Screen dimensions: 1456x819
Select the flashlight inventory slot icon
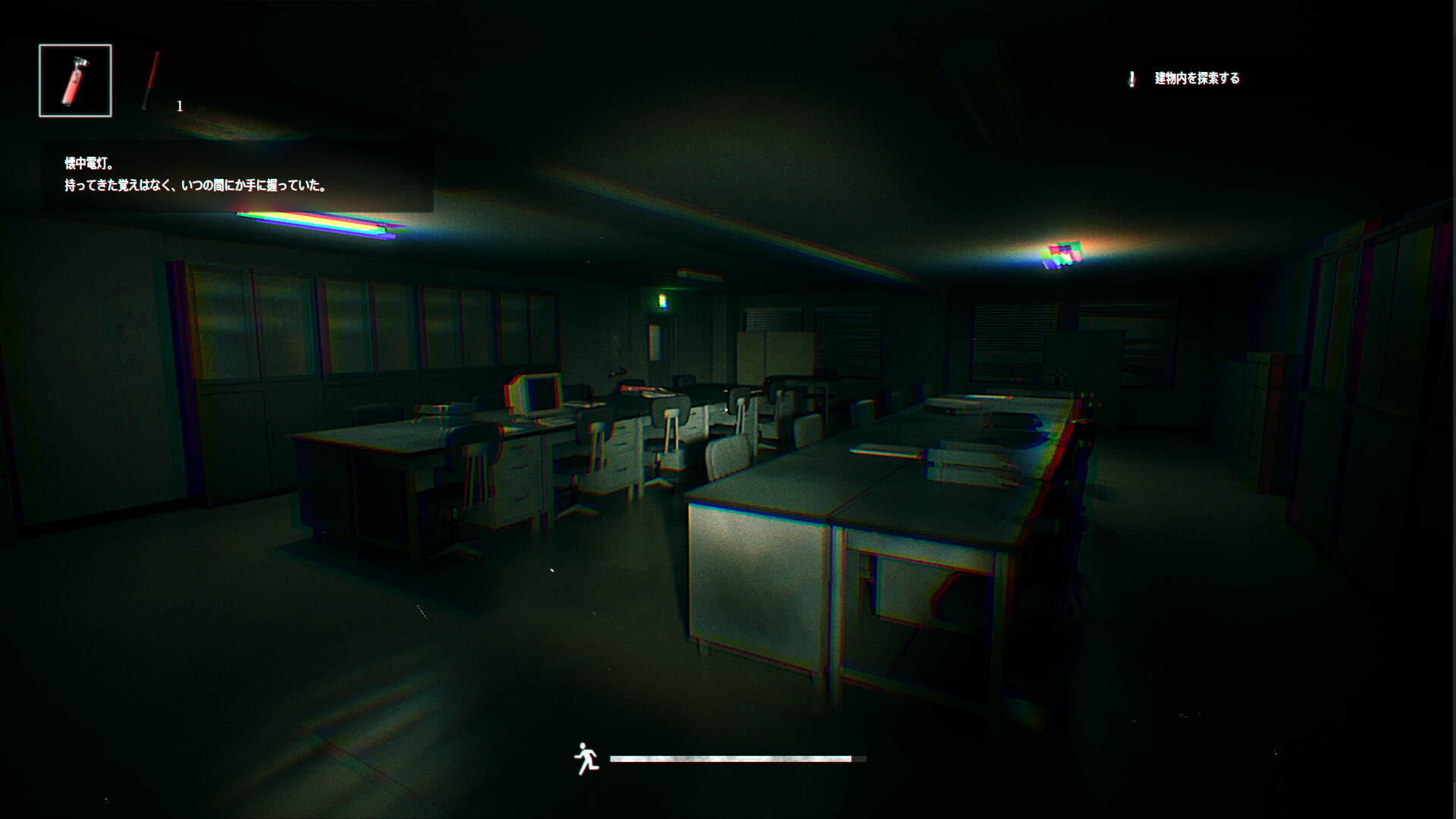coord(74,80)
